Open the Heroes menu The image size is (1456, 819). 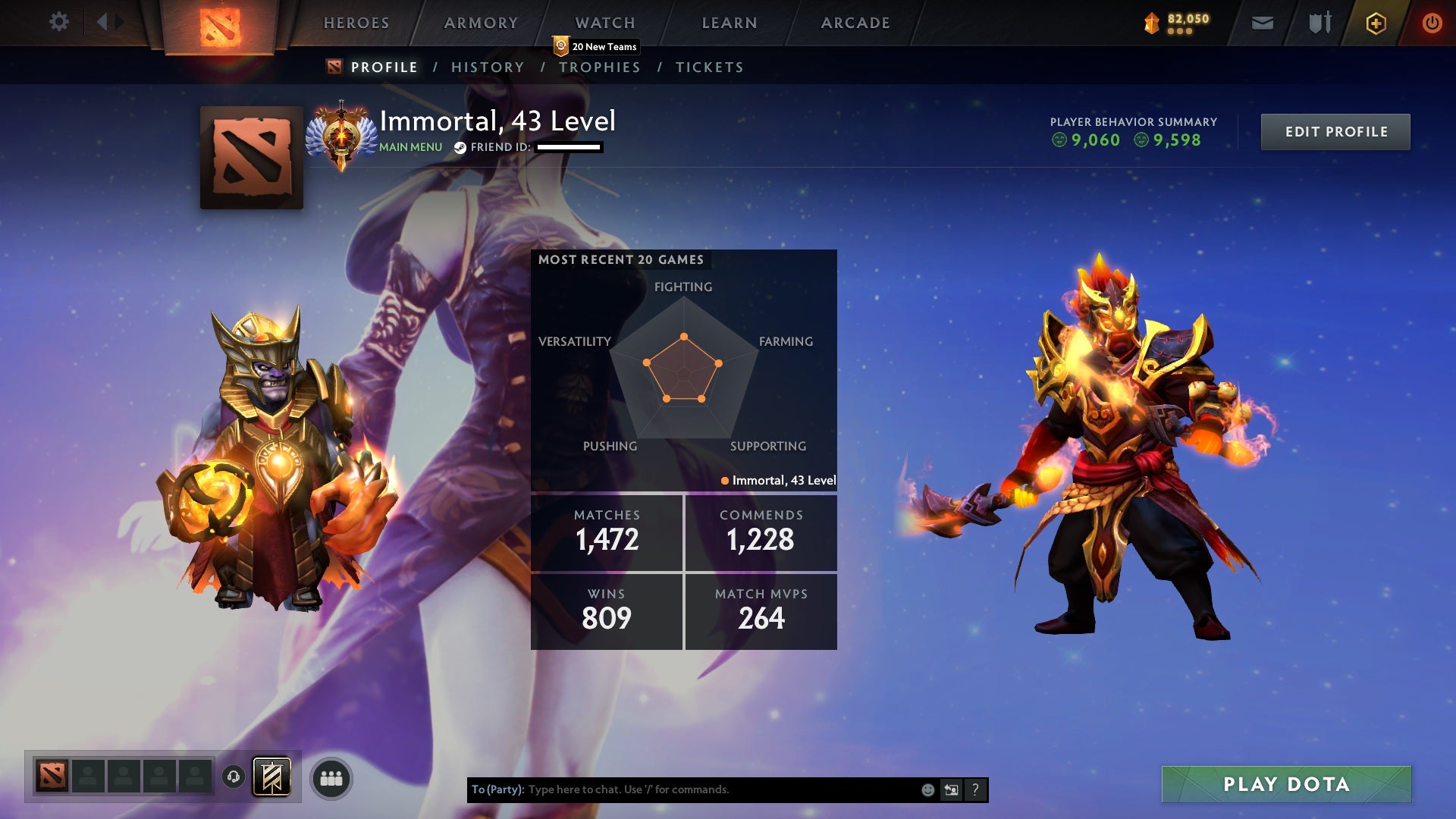pyautogui.click(x=356, y=23)
